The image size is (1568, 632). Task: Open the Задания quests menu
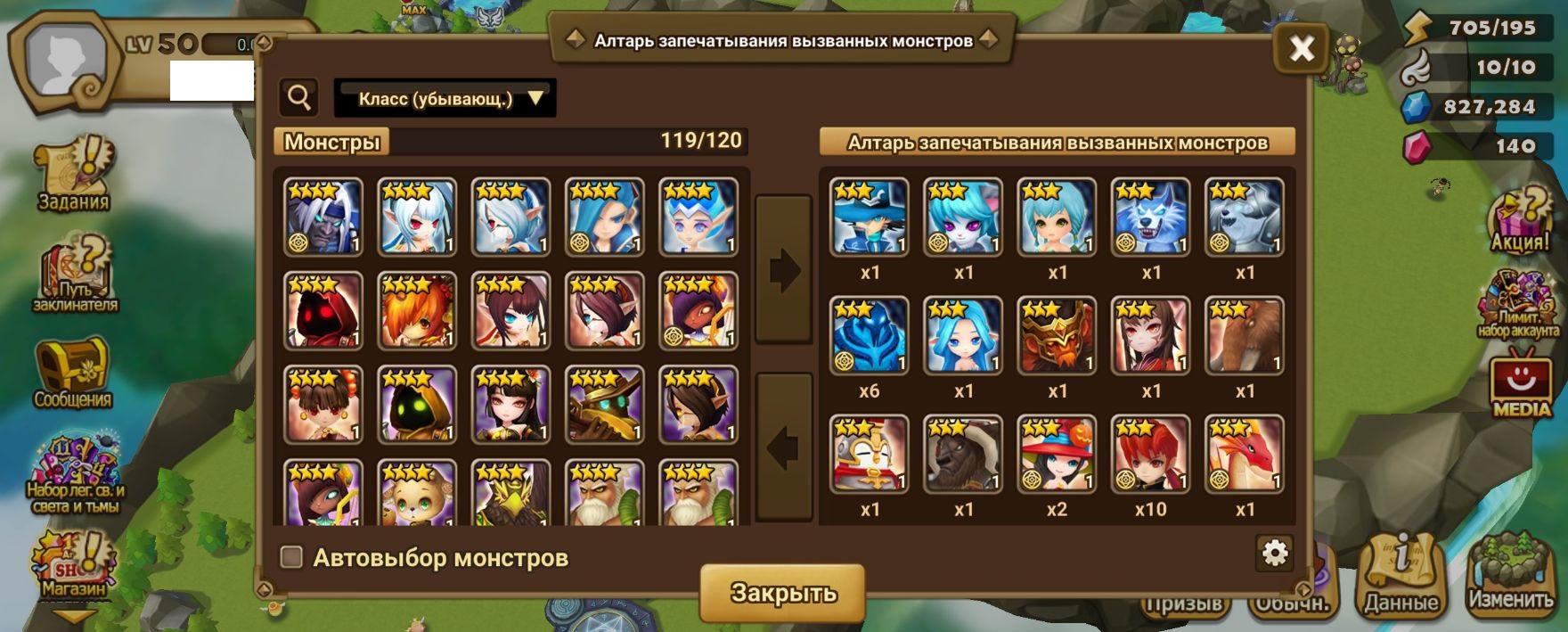click(74, 174)
